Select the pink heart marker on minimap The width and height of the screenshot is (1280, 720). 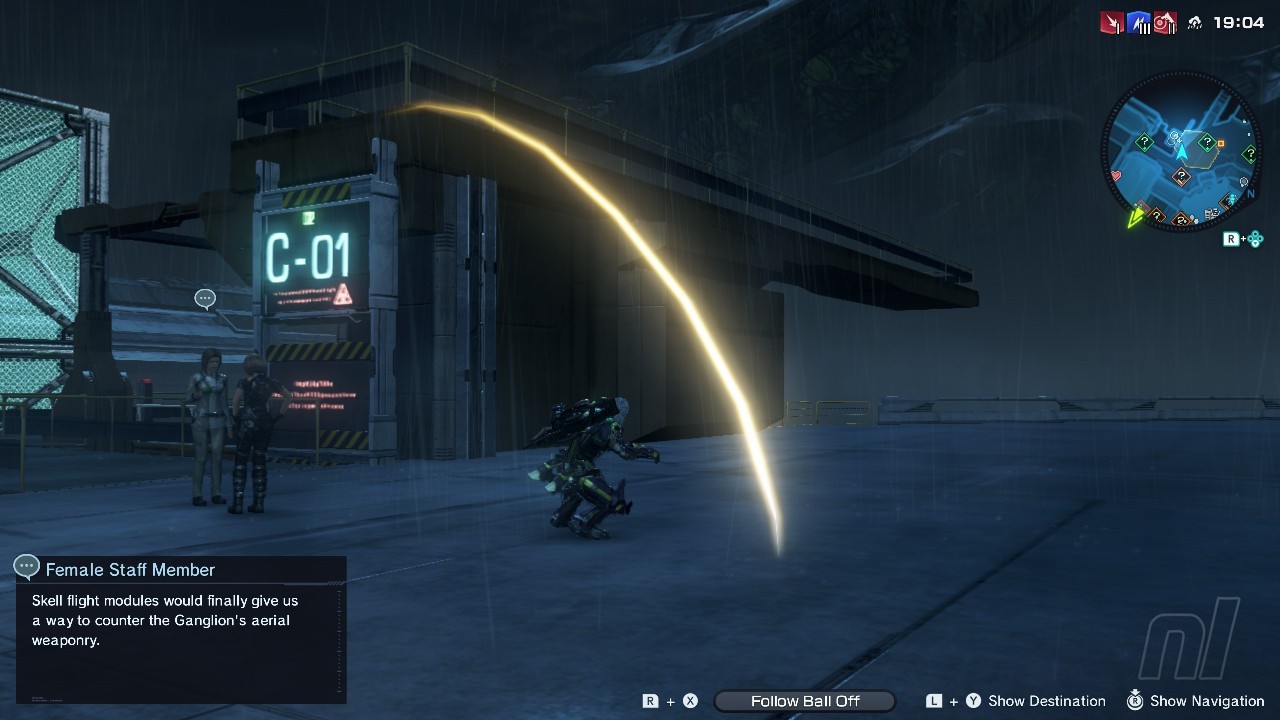1116,176
